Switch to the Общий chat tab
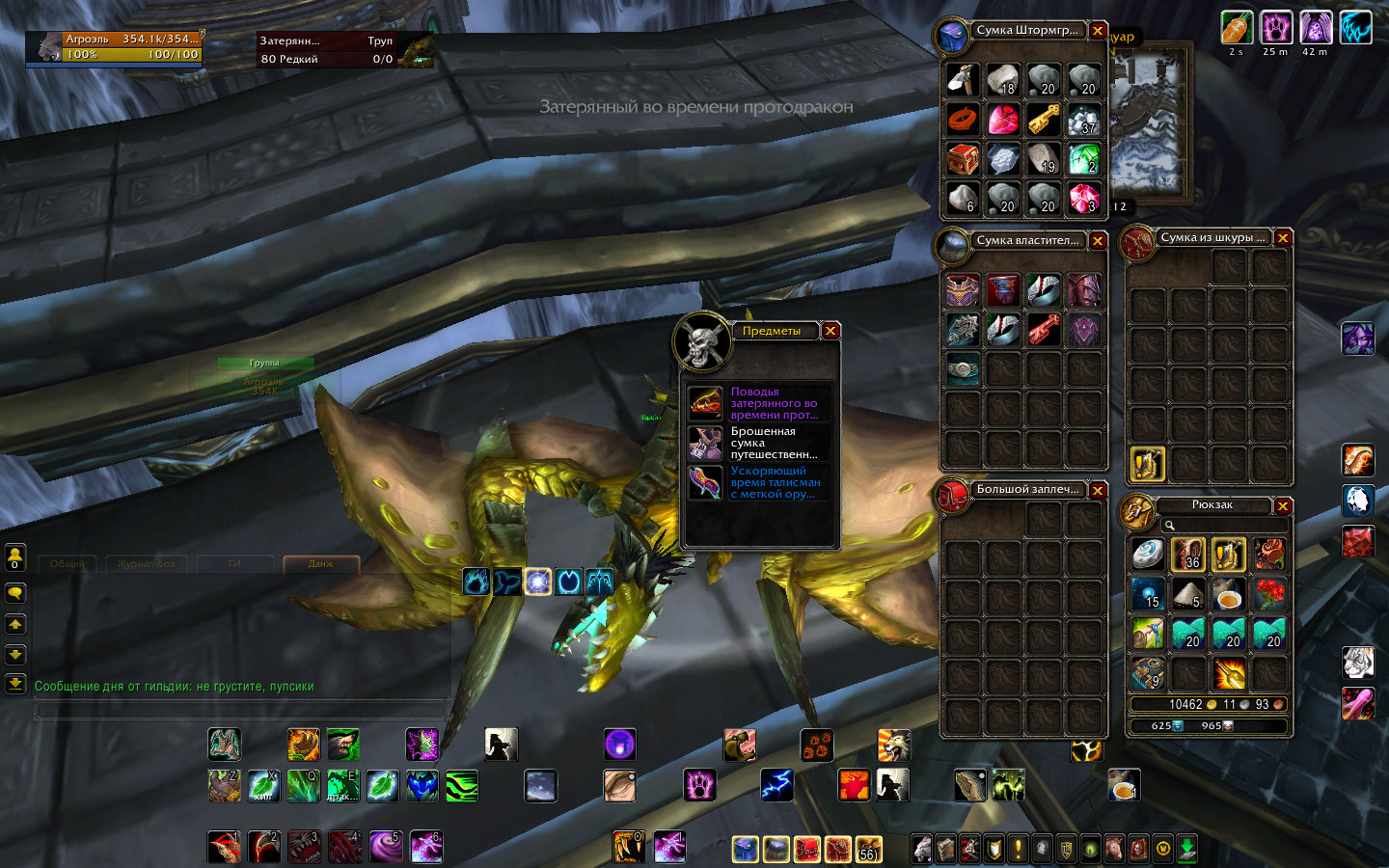 (x=68, y=563)
